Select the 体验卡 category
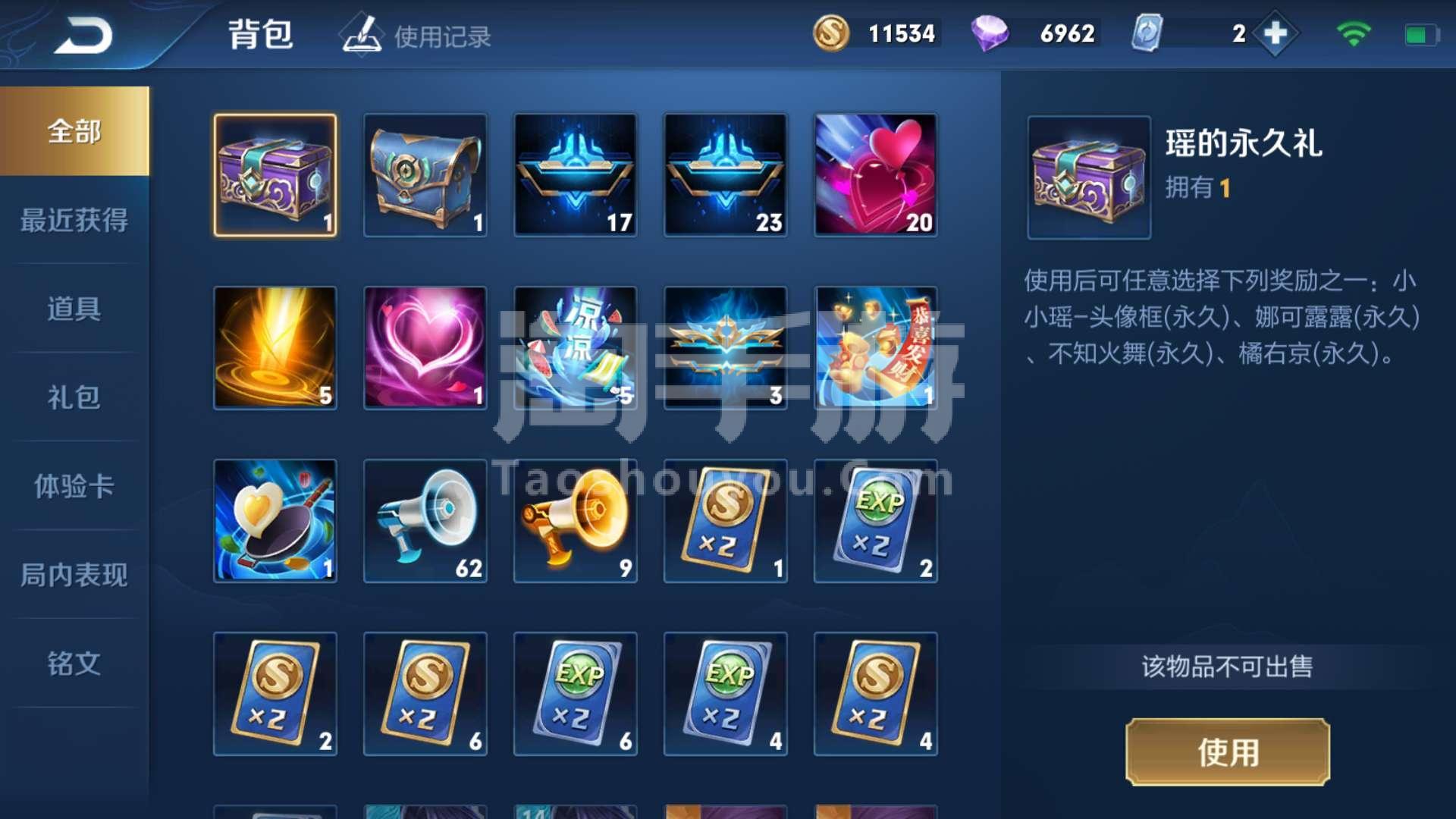The width and height of the screenshot is (1456, 819). point(74,486)
